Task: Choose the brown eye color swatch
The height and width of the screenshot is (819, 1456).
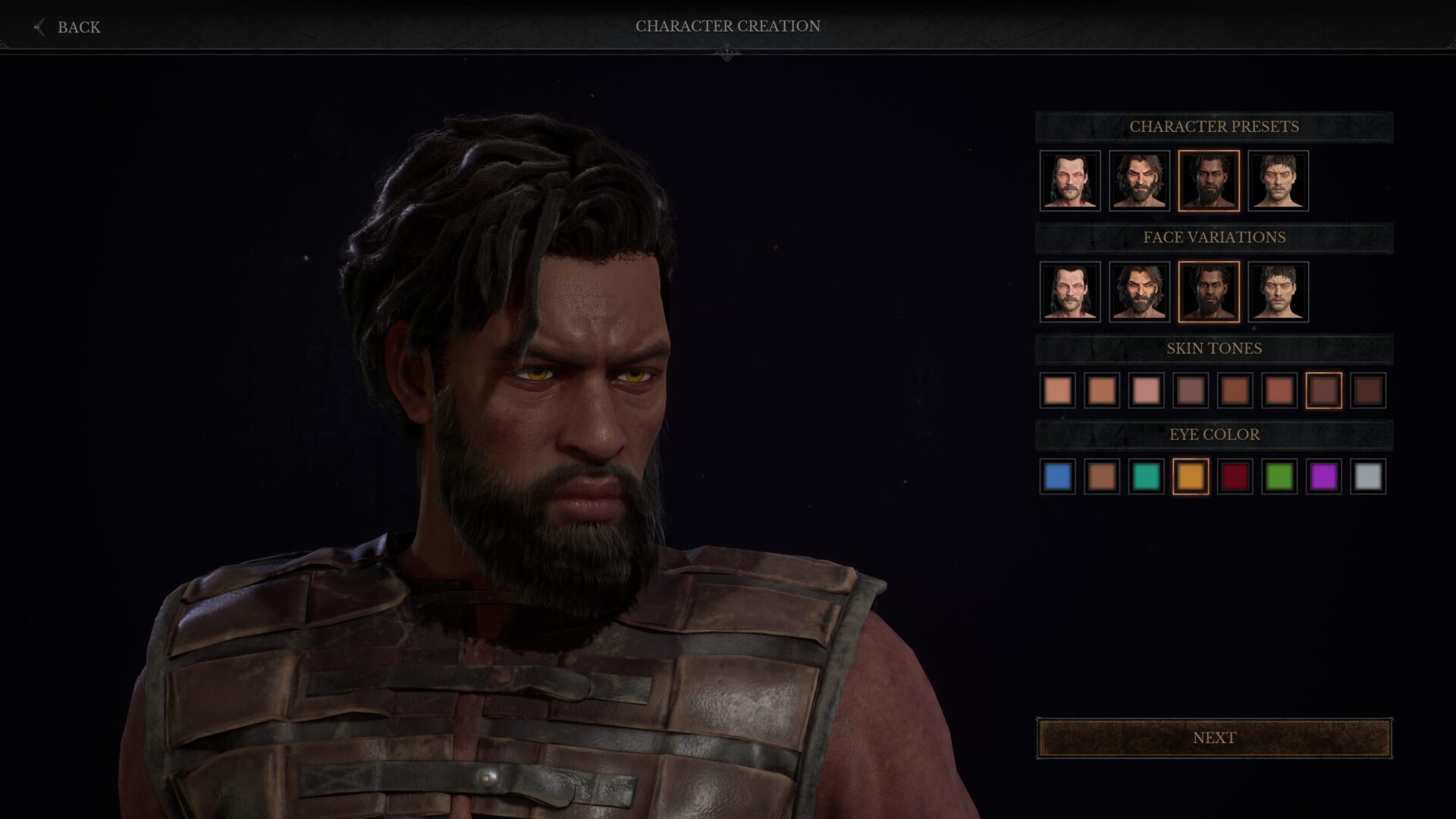Action: (1102, 477)
